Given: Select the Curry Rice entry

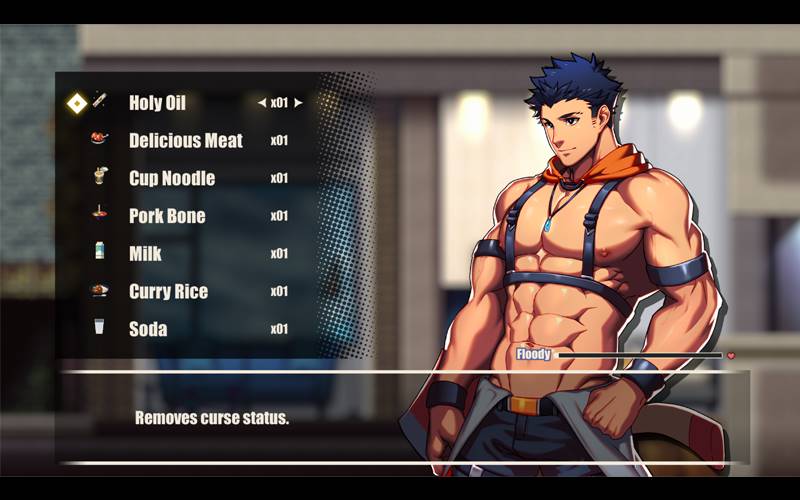Looking at the screenshot, I should (x=168, y=292).
